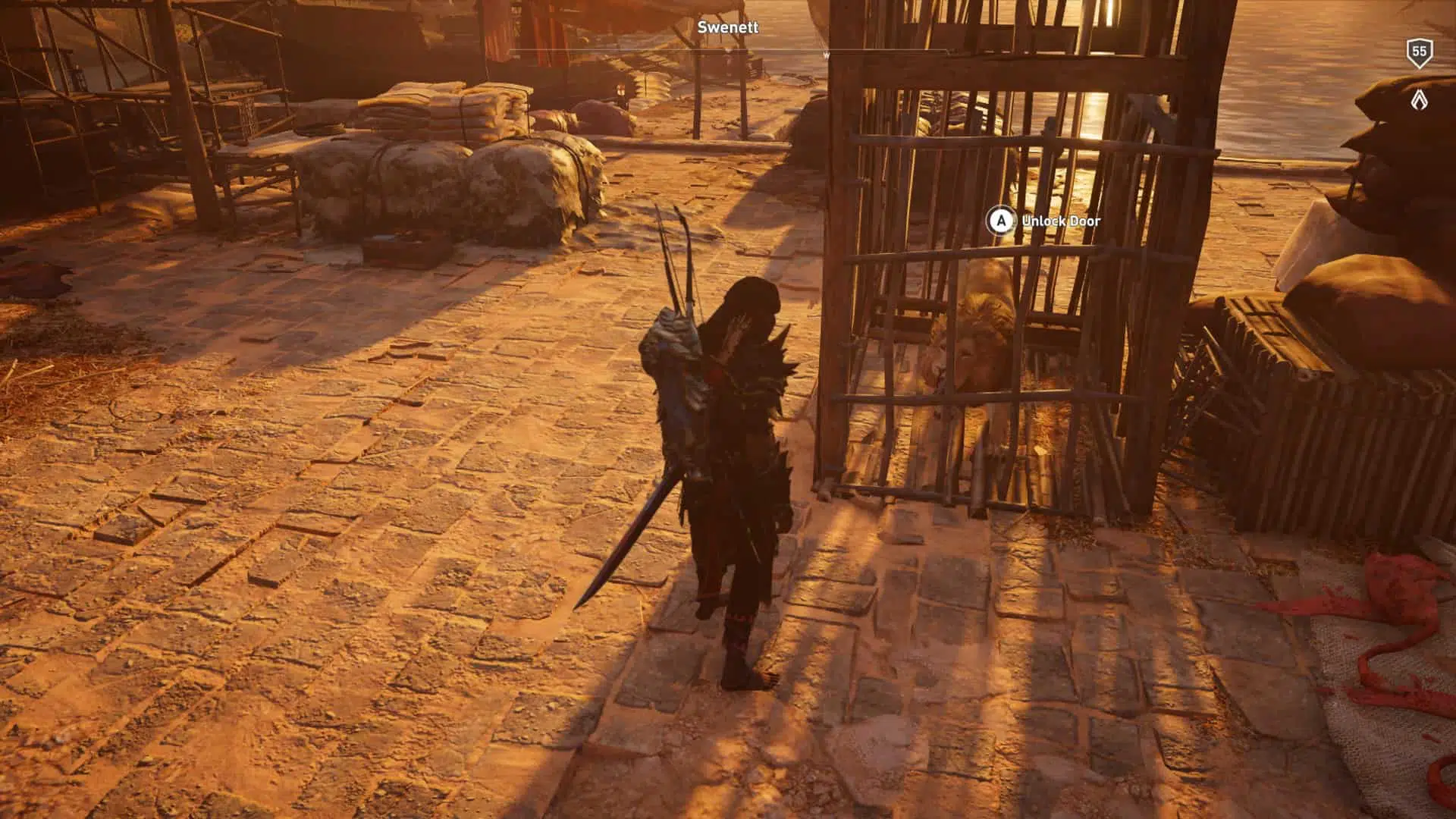Select the Assassin insignia icon under the level badge
The width and height of the screenshot is (1456, 819).
point(1419,99)
